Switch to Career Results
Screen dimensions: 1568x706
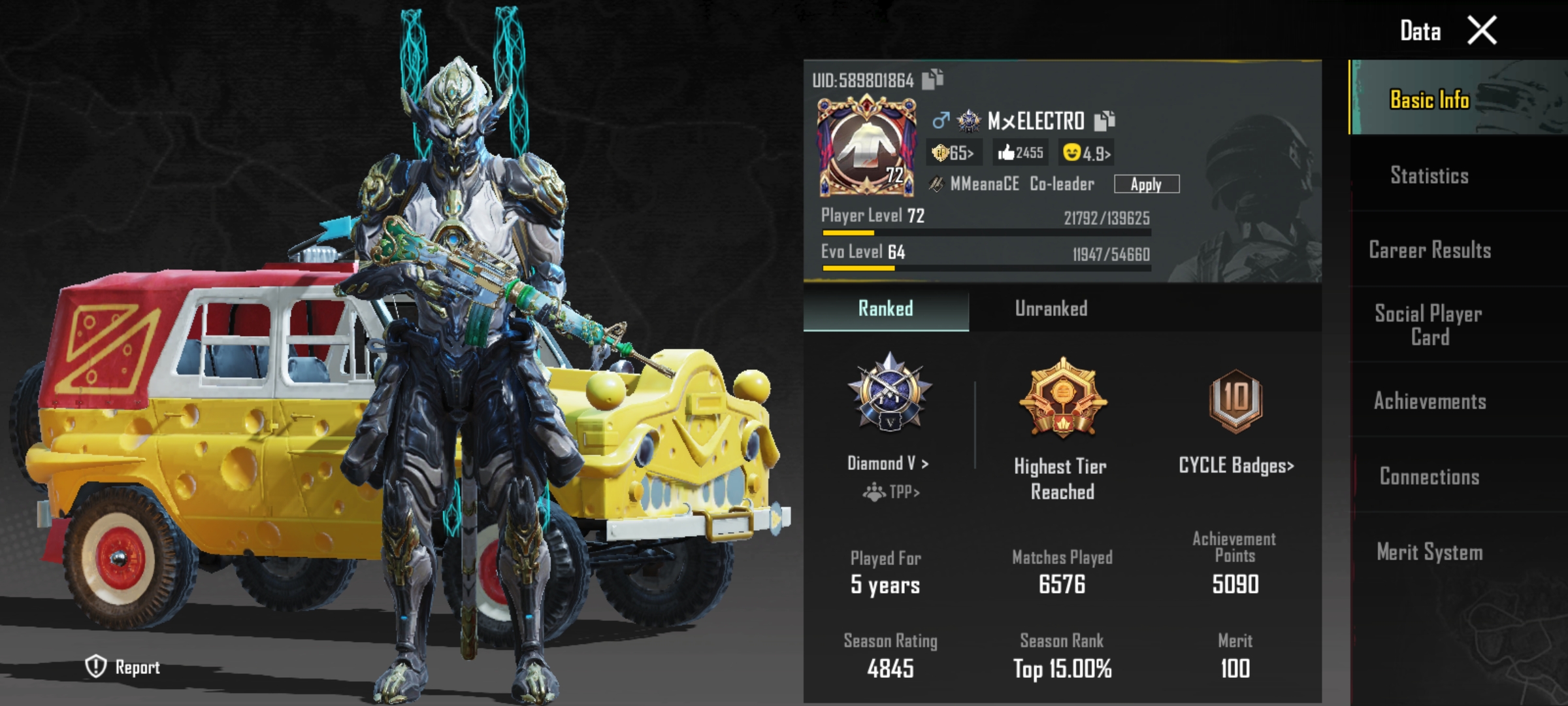click(1429, 250)
